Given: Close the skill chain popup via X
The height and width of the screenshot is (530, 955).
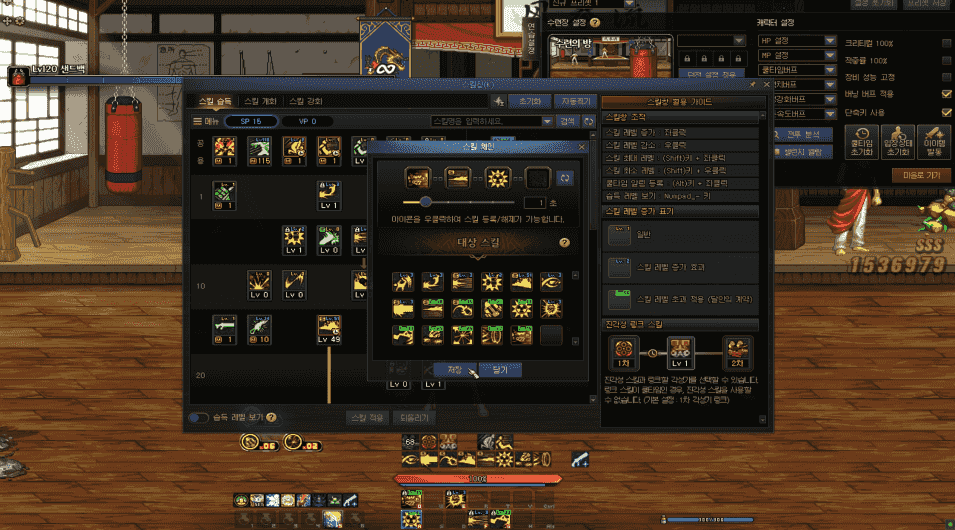Looking at the screenshot, I should coord(581,146).
